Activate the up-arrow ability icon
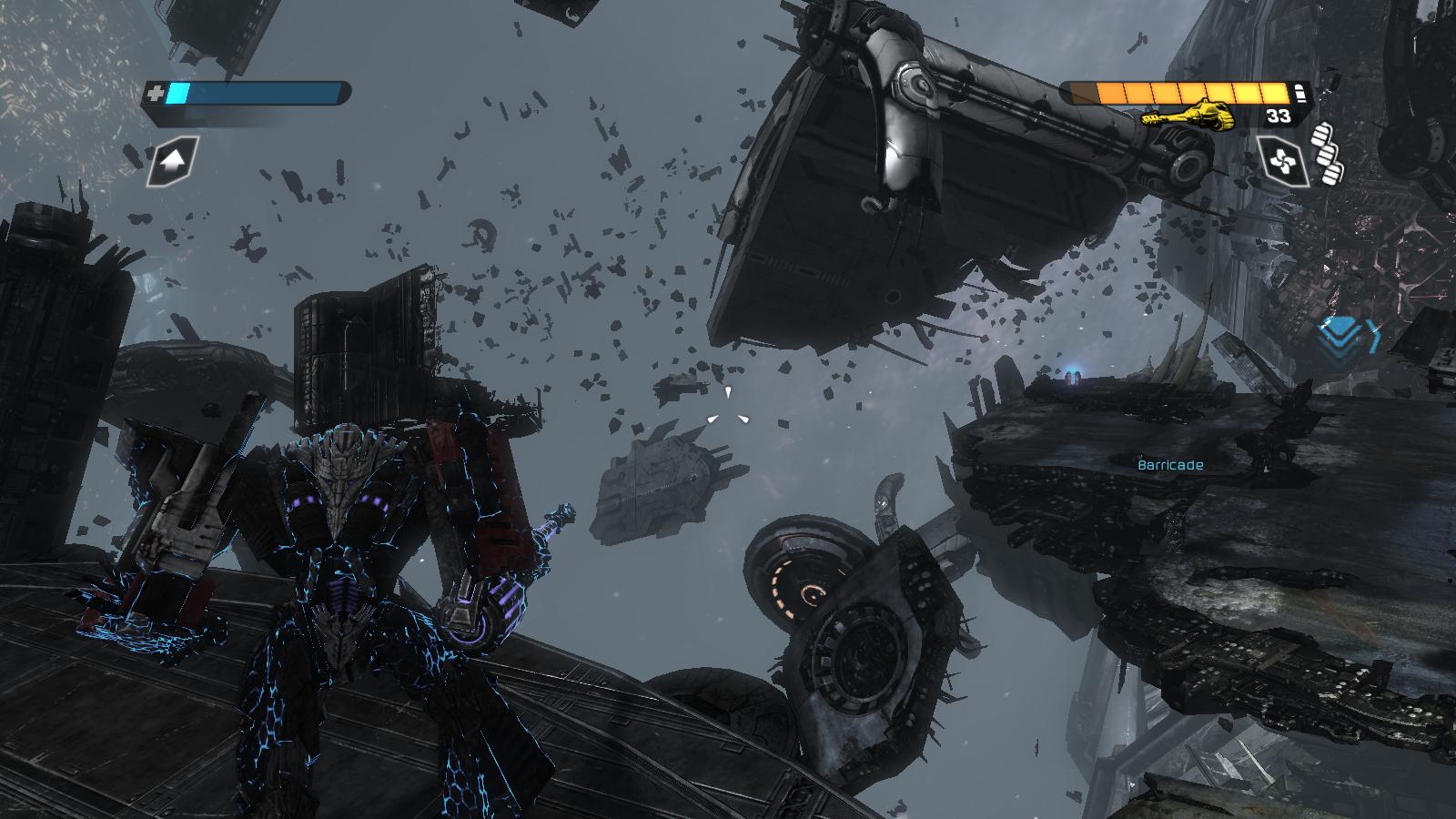 click(x=174, y=163)
